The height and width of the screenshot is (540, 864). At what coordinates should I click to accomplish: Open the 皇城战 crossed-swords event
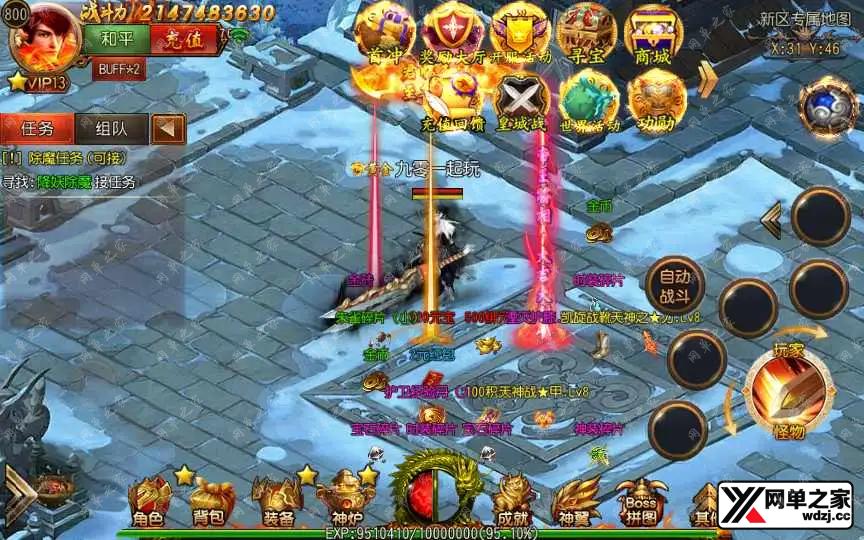(x=520, y=100)
